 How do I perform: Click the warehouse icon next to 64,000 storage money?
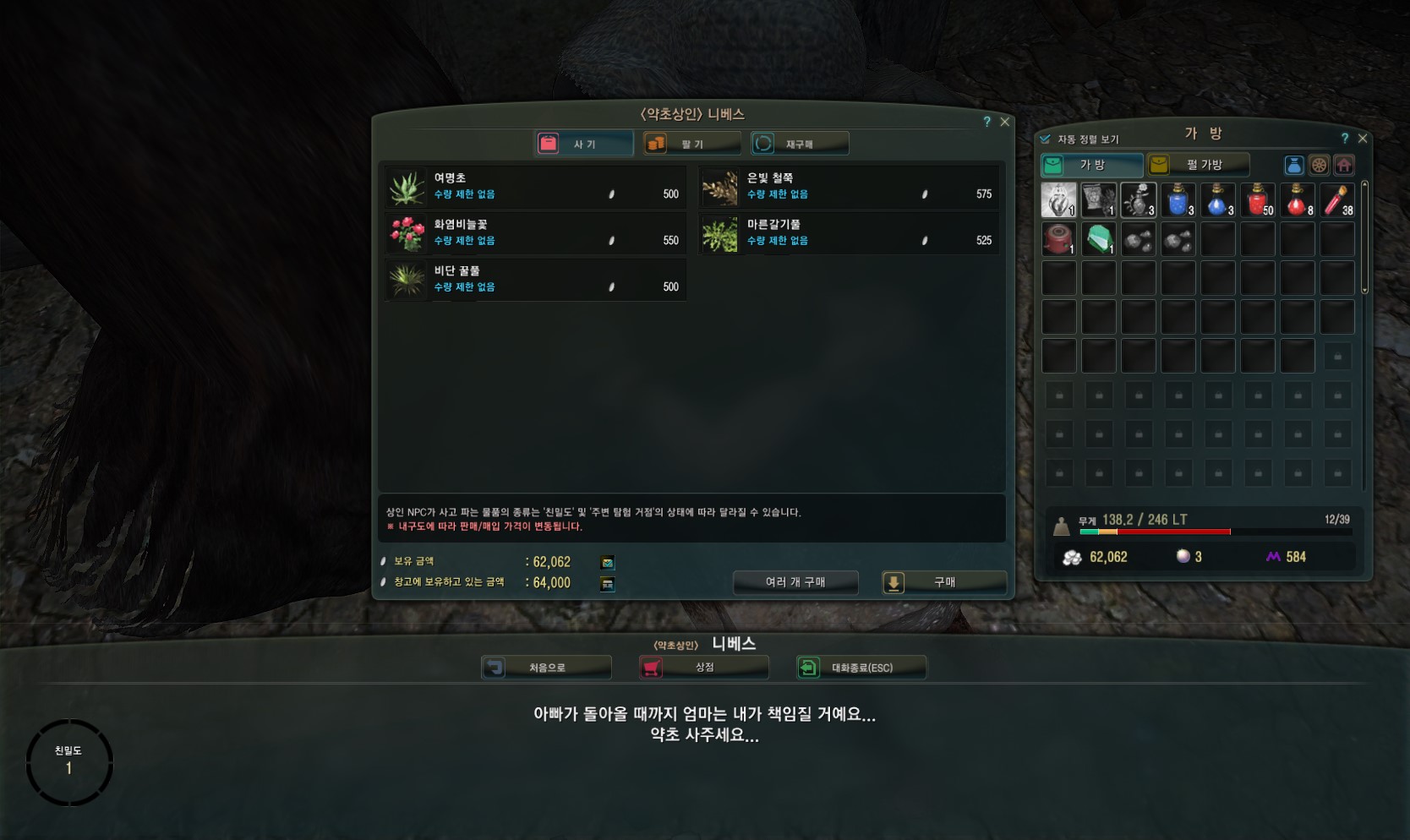pyautogui.click(x=607, y=582)
